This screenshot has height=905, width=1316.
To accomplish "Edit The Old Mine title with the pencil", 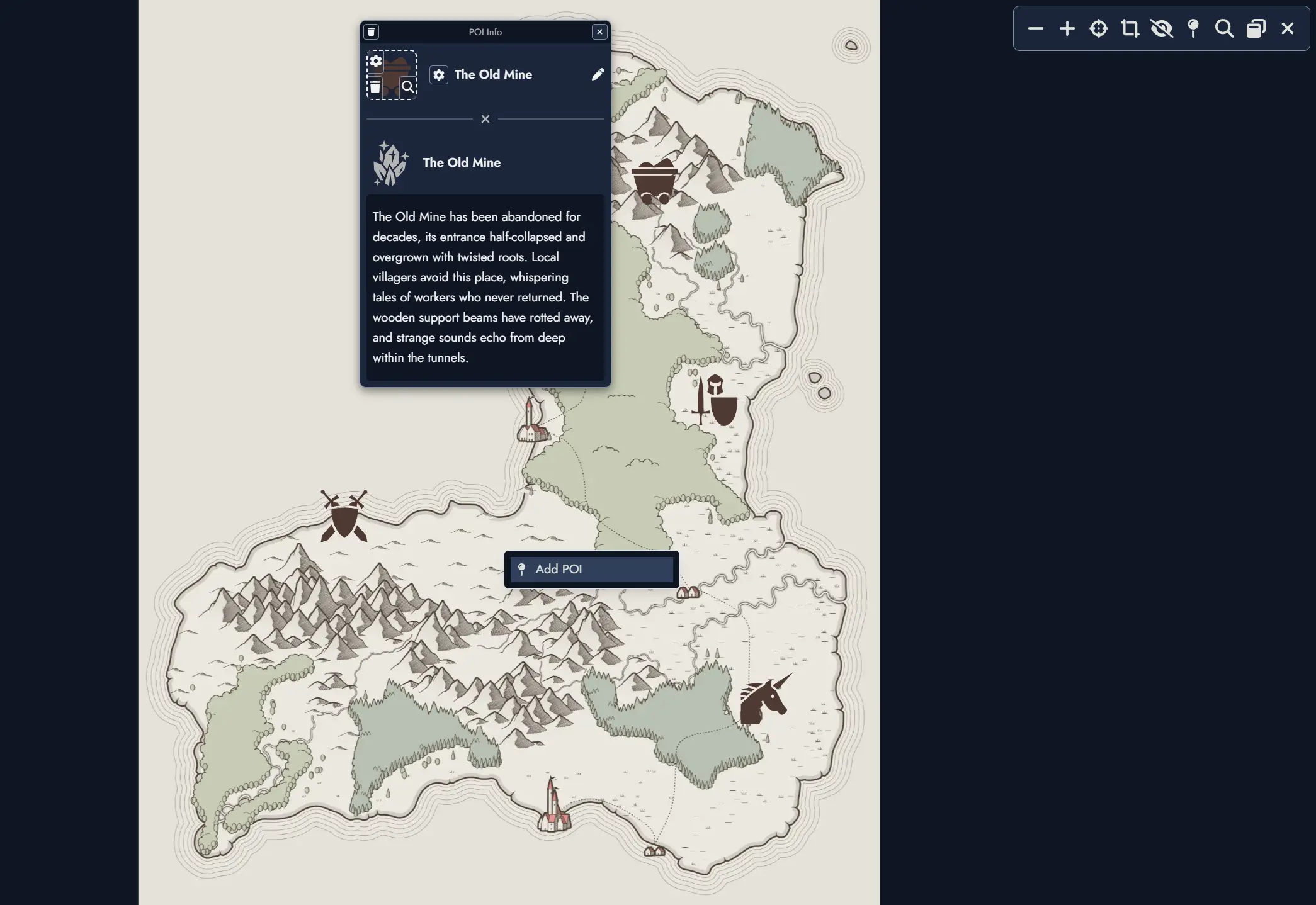I will coord(598,74).
